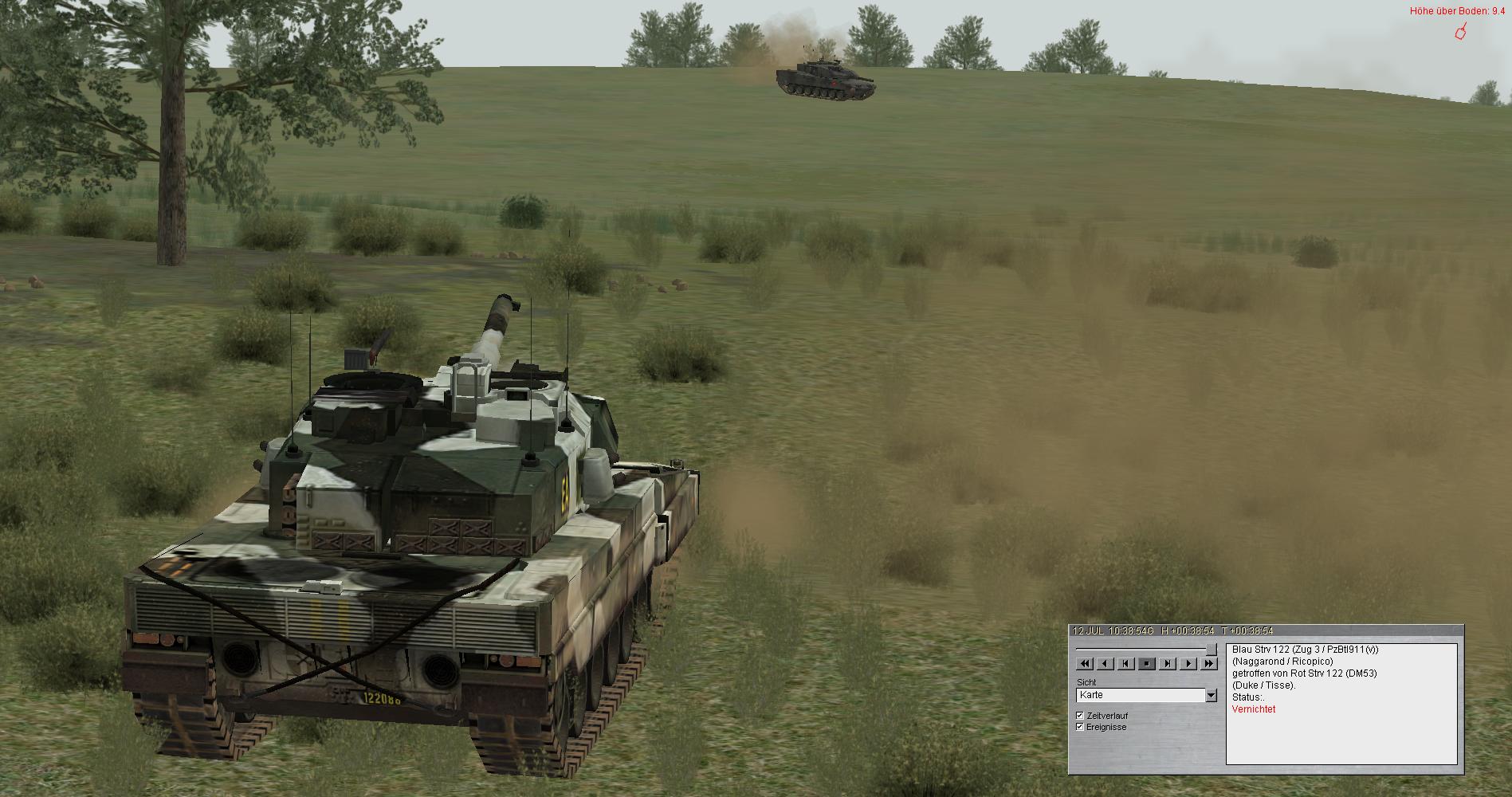
Task: Click the replay timeline slider handle
Action: (1211, 649)
